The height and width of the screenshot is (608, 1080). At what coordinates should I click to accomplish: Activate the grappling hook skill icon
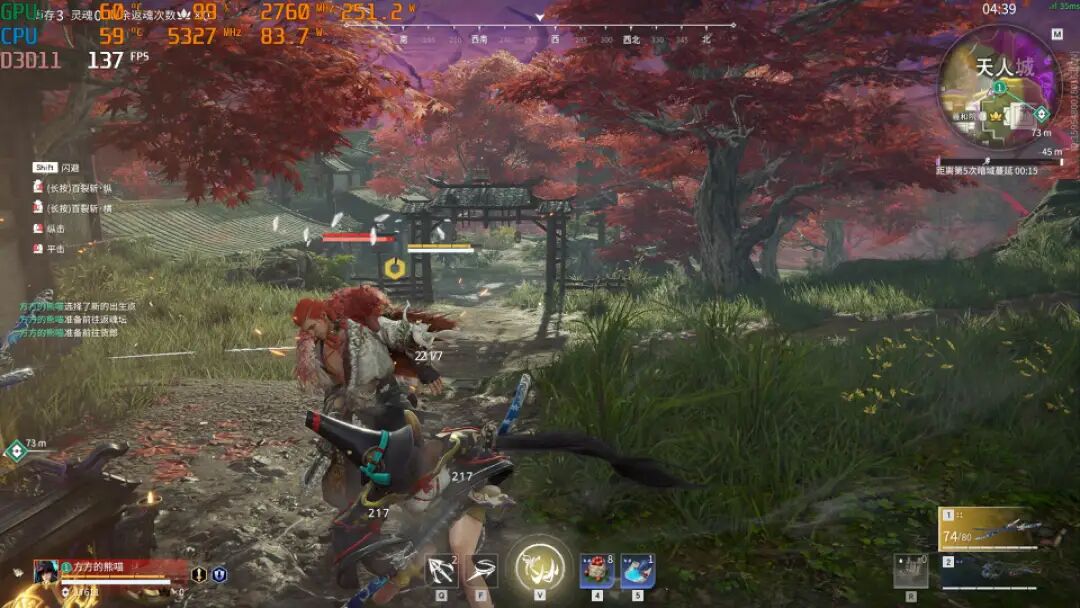441,569
